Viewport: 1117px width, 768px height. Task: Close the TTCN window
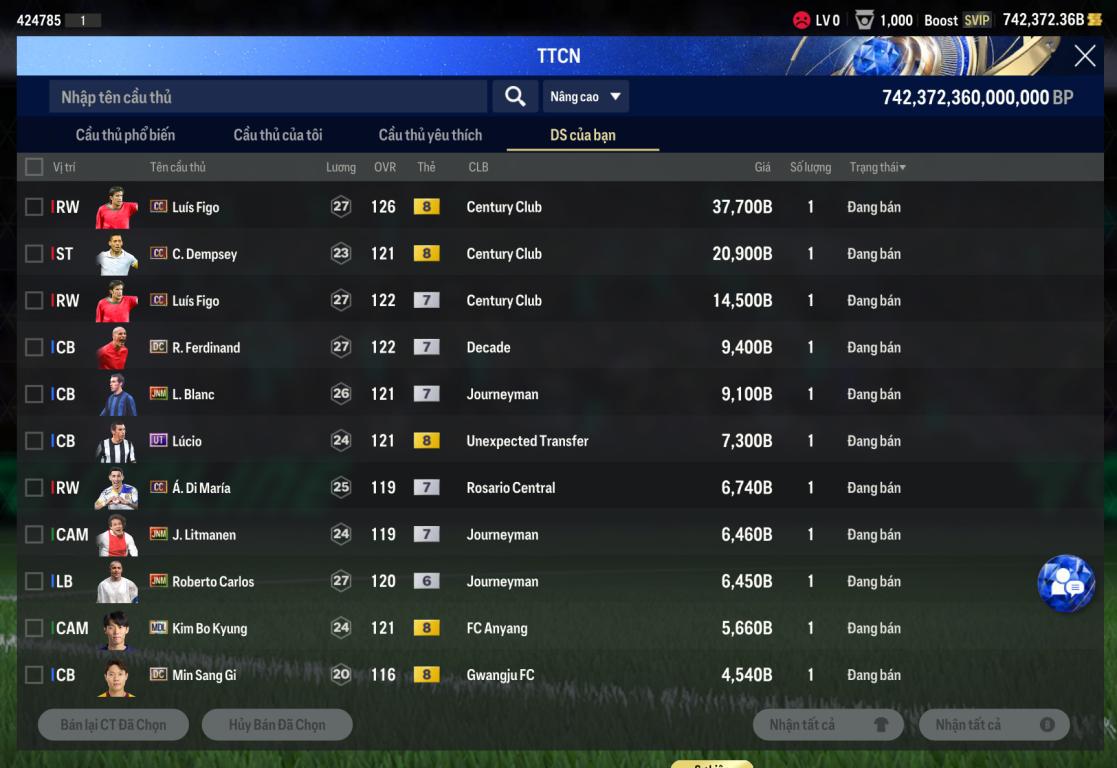(x=1084, y=56)
